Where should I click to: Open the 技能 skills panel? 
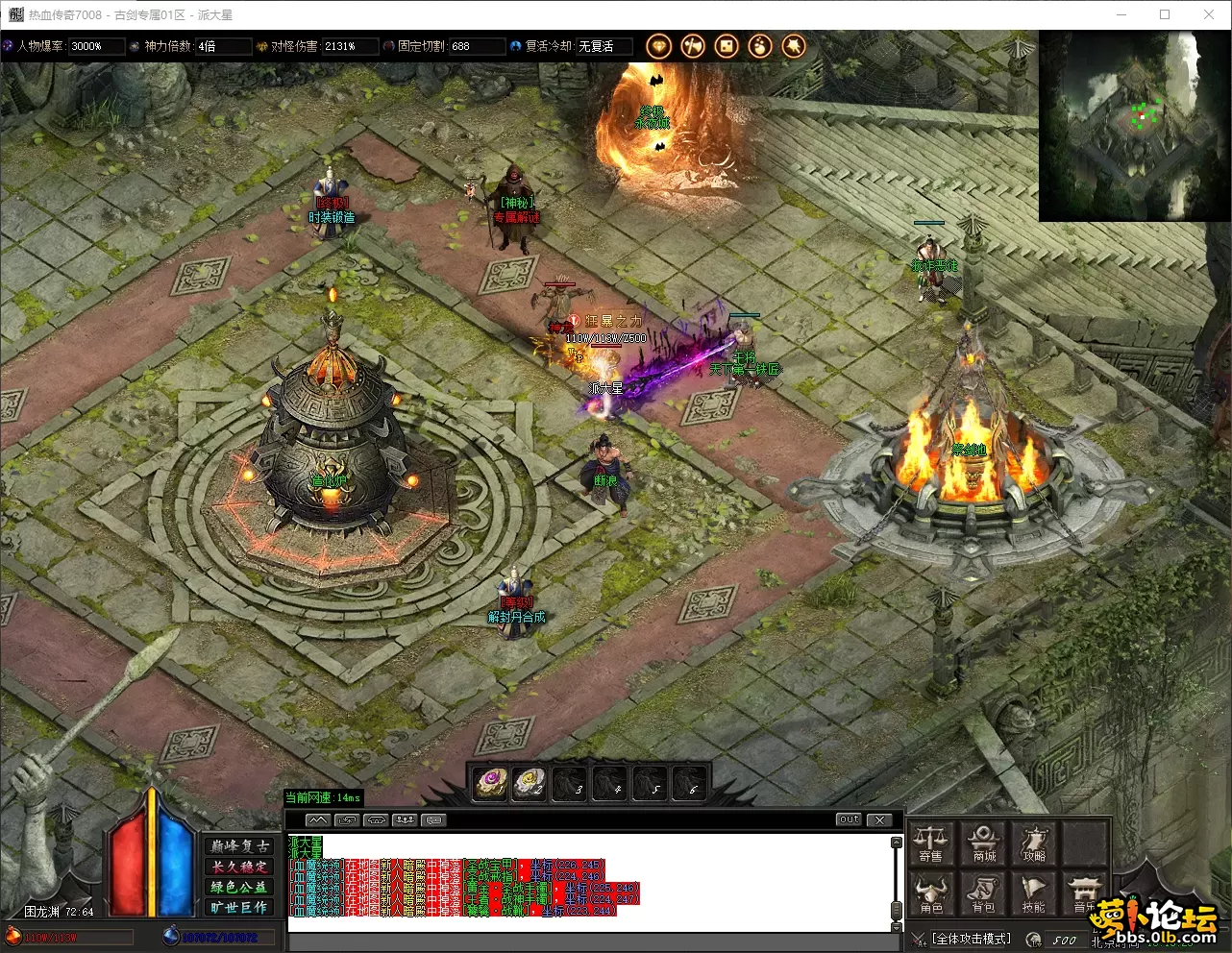[1034, 894]
